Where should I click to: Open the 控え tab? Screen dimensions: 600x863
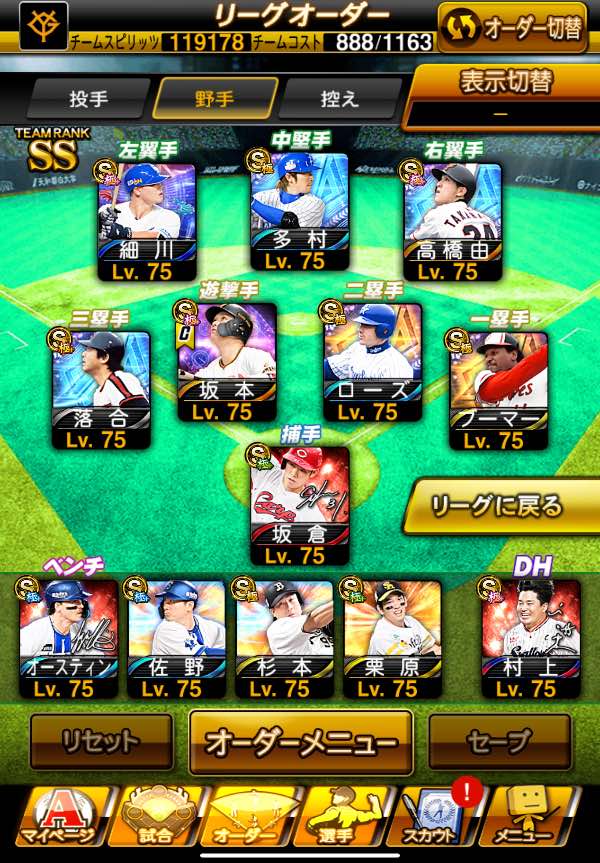338,99
